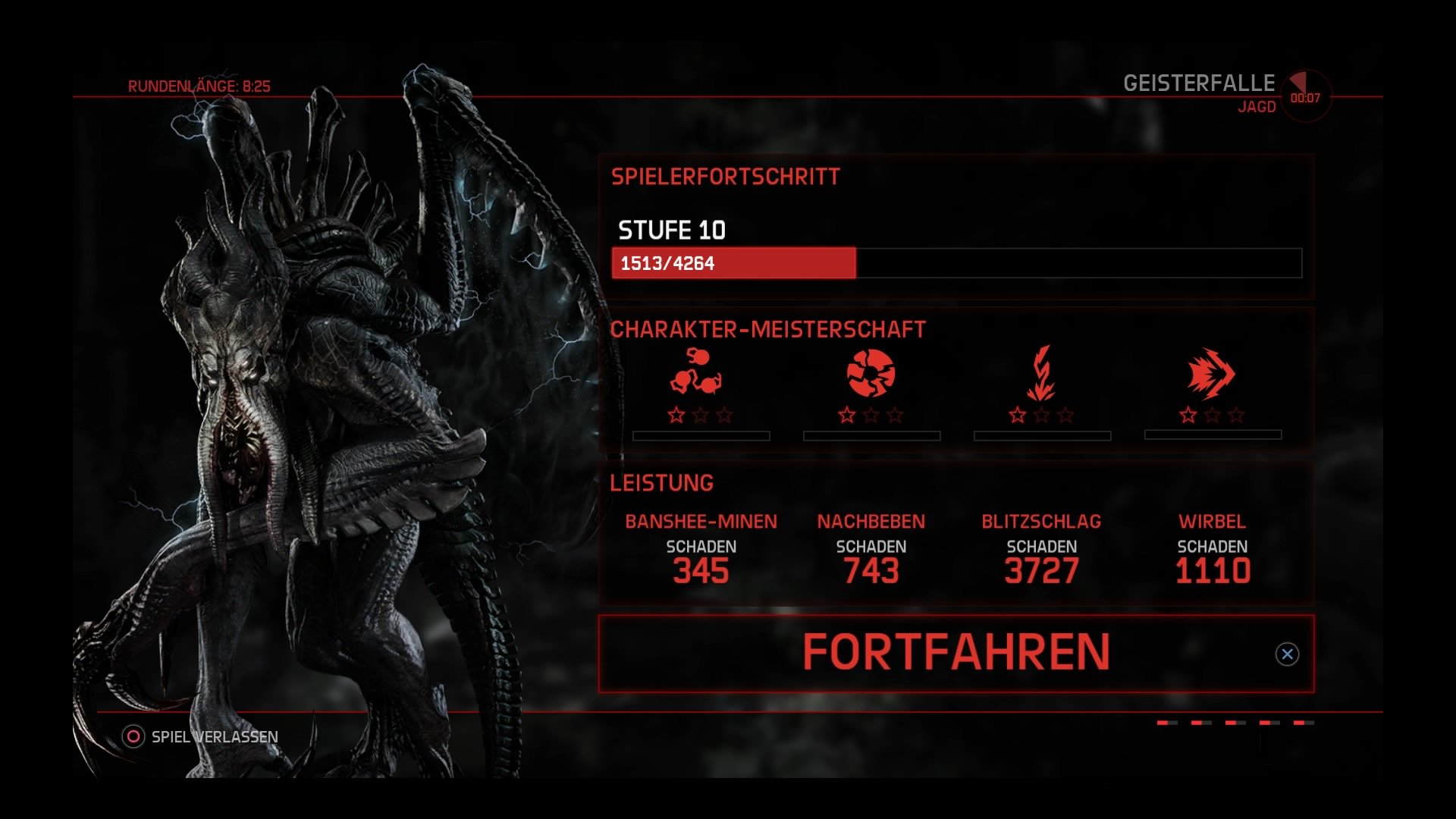This screenshot has width=1456, height=819.
Task: Toggle the second star under Blitzschlag
Action: [1042, 416]
